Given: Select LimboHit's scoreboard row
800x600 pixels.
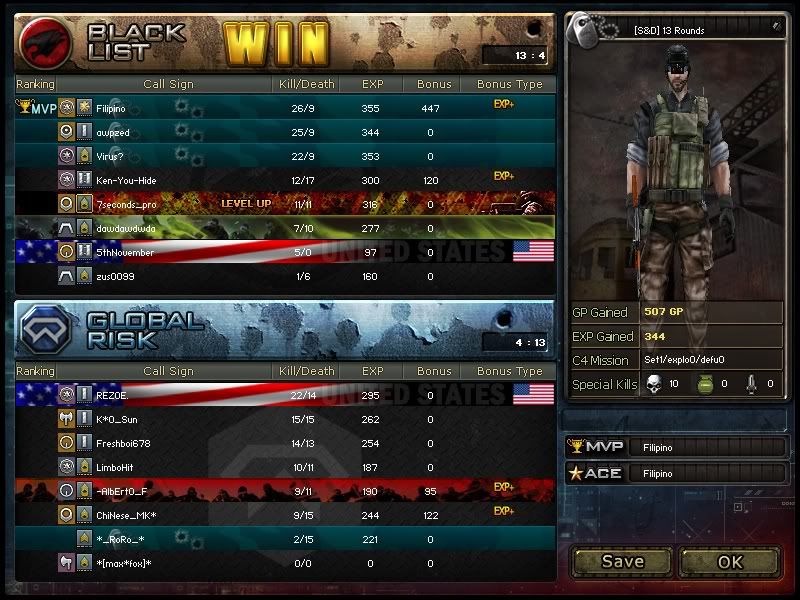Looking at the screenshot, I should point(285,467).
